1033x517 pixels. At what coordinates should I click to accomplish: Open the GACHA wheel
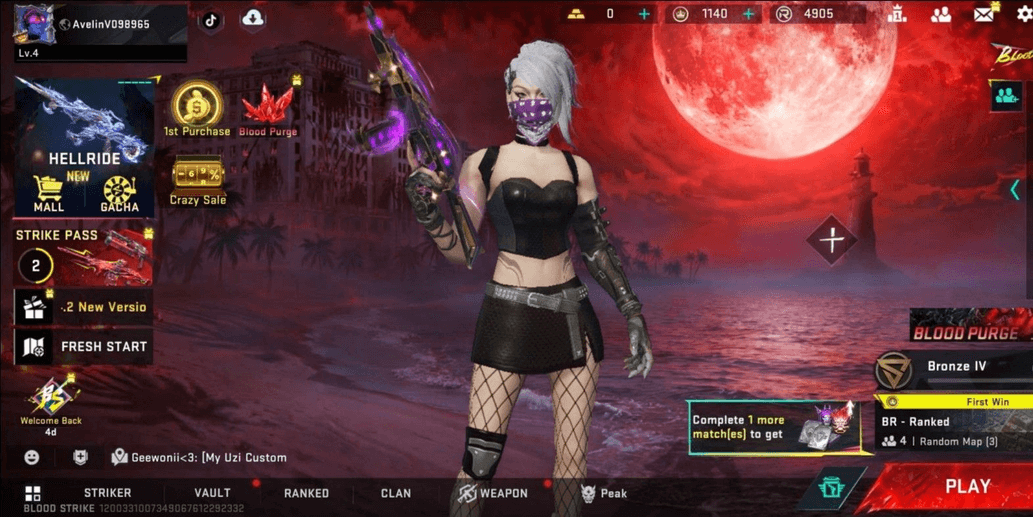[119, 193]
